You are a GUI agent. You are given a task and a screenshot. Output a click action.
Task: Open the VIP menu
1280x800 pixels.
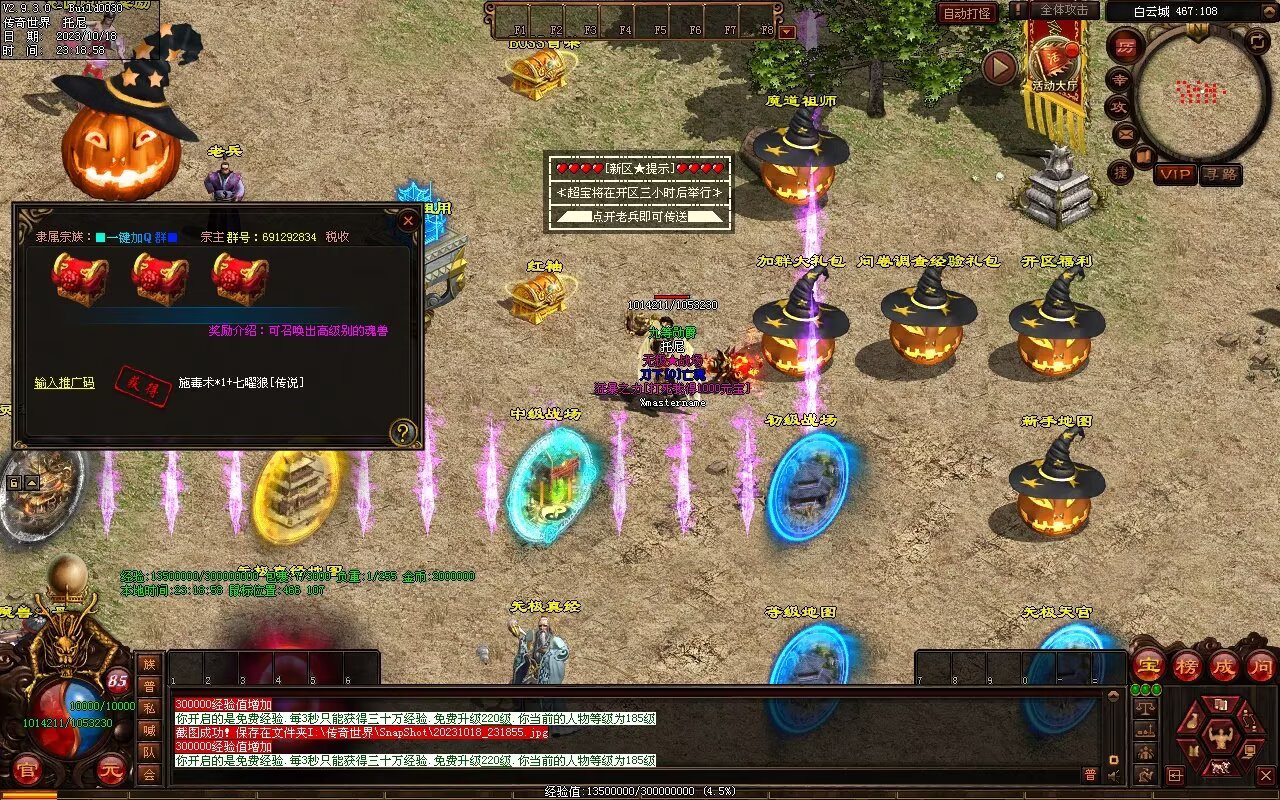point(1175,174)
